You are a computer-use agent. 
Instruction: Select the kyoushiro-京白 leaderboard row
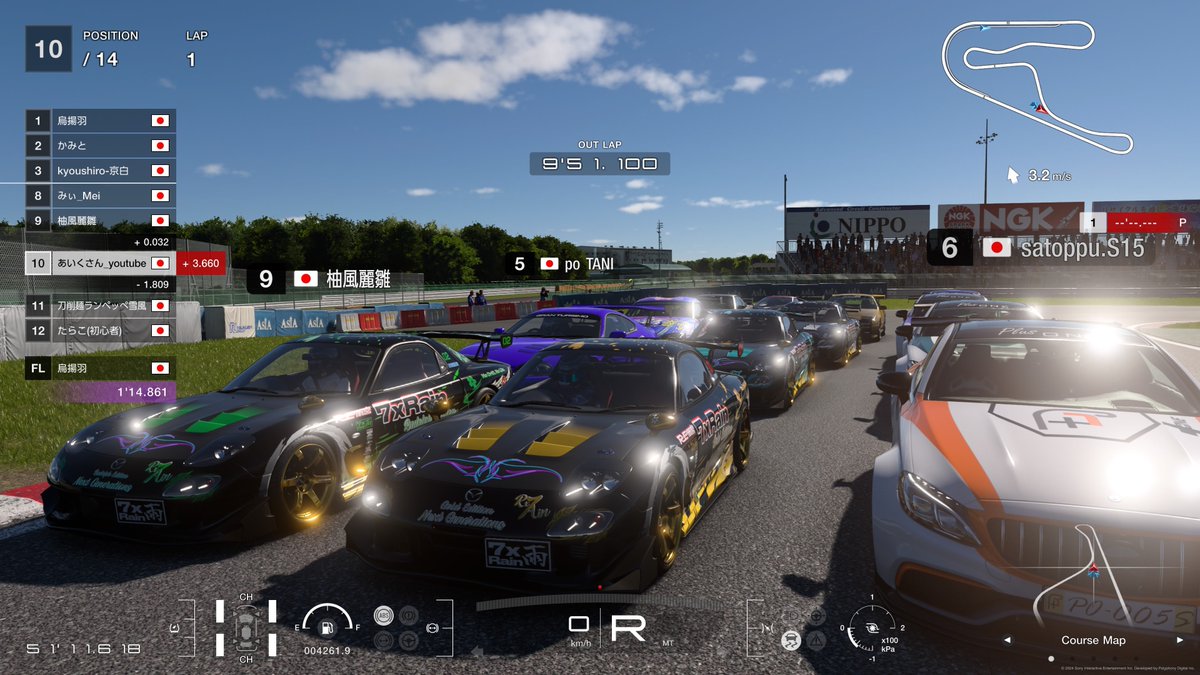[100, 171]
